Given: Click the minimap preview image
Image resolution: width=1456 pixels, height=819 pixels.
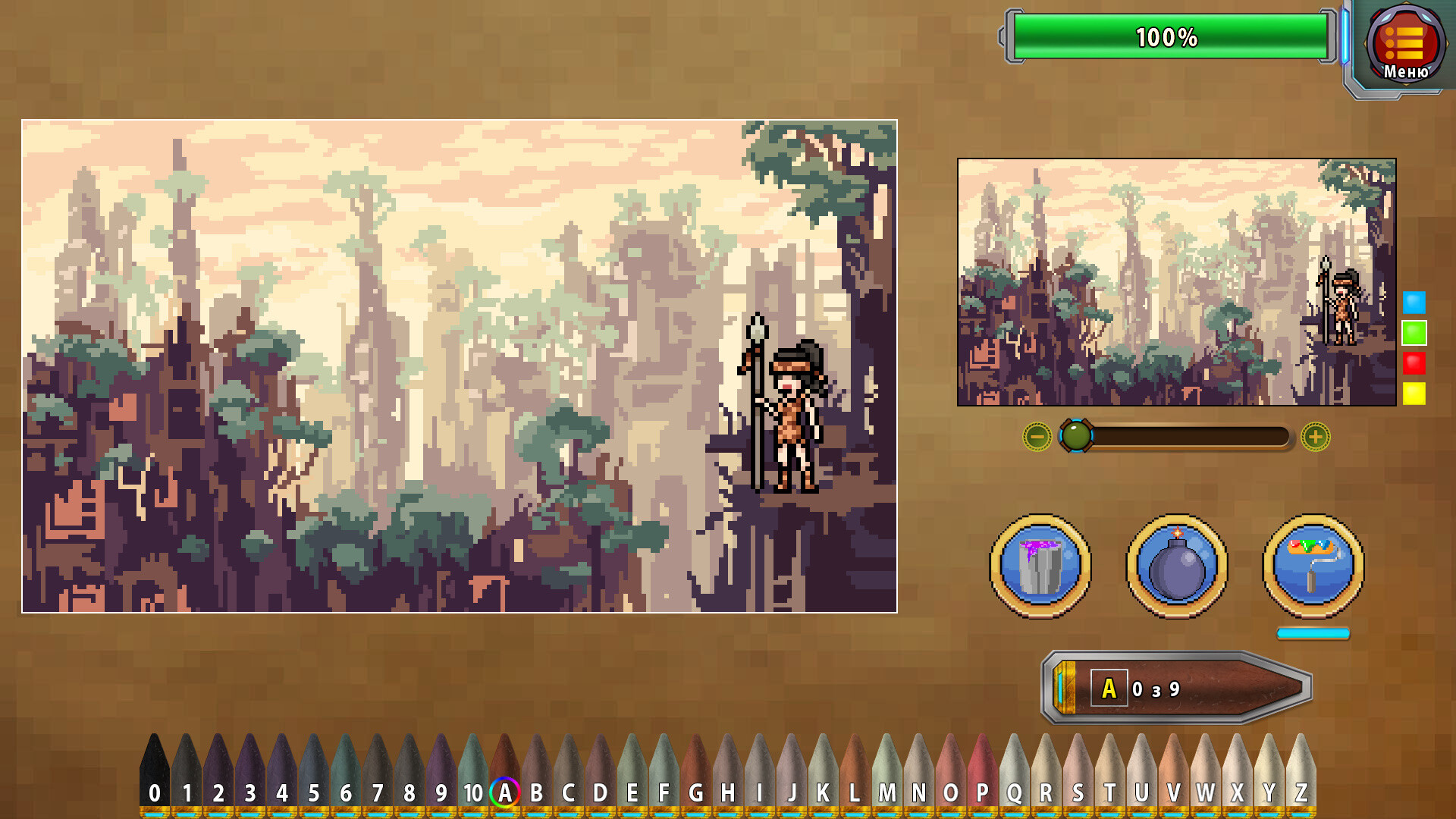Looking at the screenshot, I should tap(1176, 281).
